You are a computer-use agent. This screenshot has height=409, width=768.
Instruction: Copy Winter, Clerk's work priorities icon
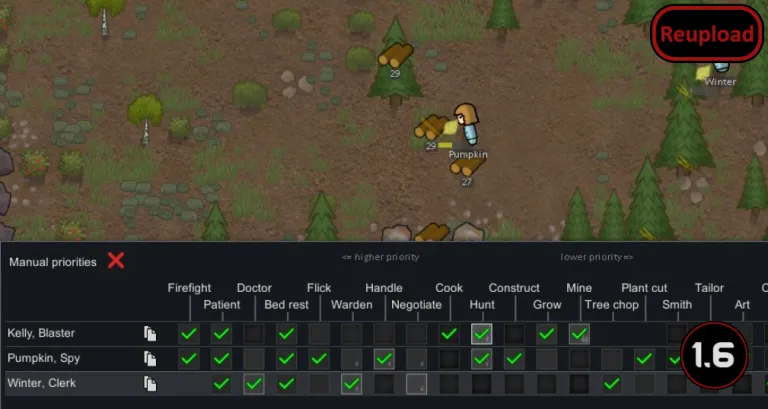150,383
